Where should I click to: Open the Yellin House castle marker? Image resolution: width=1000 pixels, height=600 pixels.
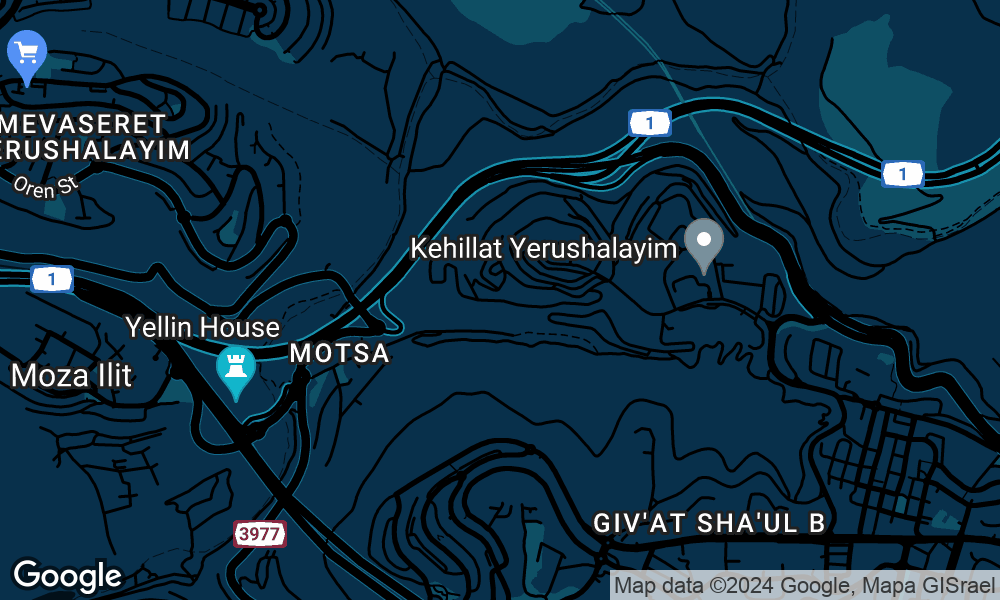click(236, 369)
